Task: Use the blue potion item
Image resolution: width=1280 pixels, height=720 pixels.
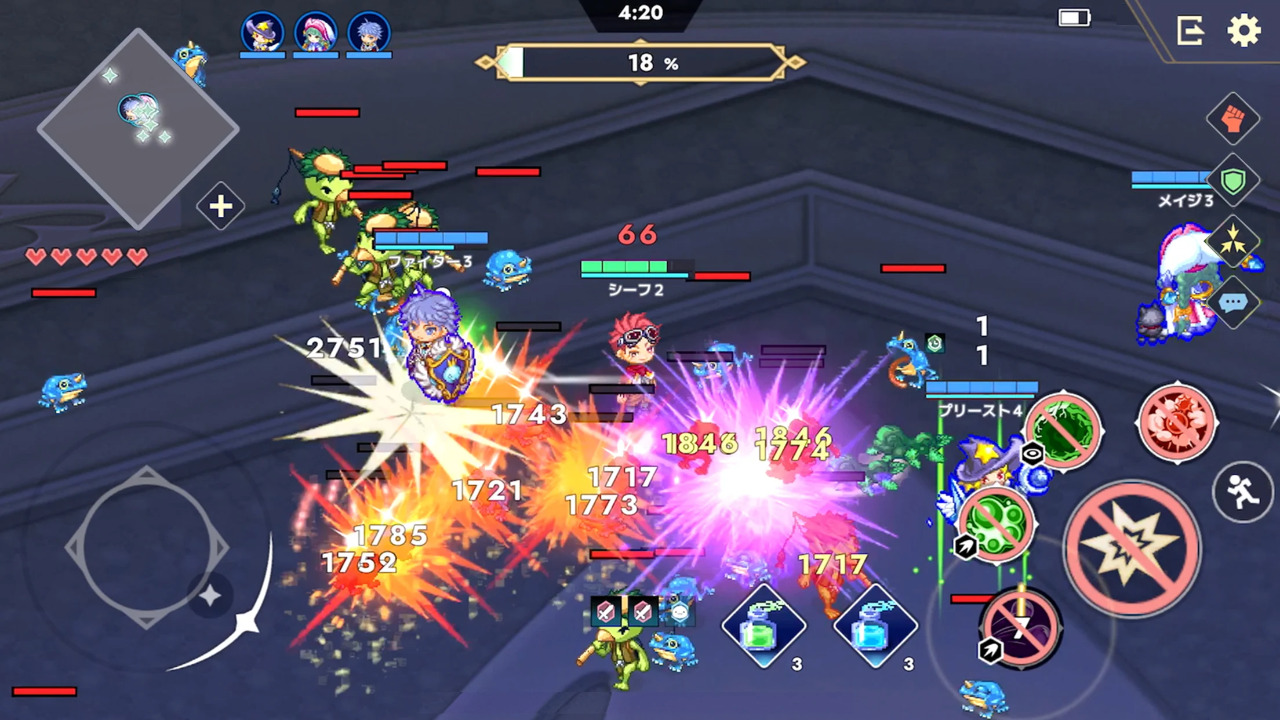Action: 876,626
